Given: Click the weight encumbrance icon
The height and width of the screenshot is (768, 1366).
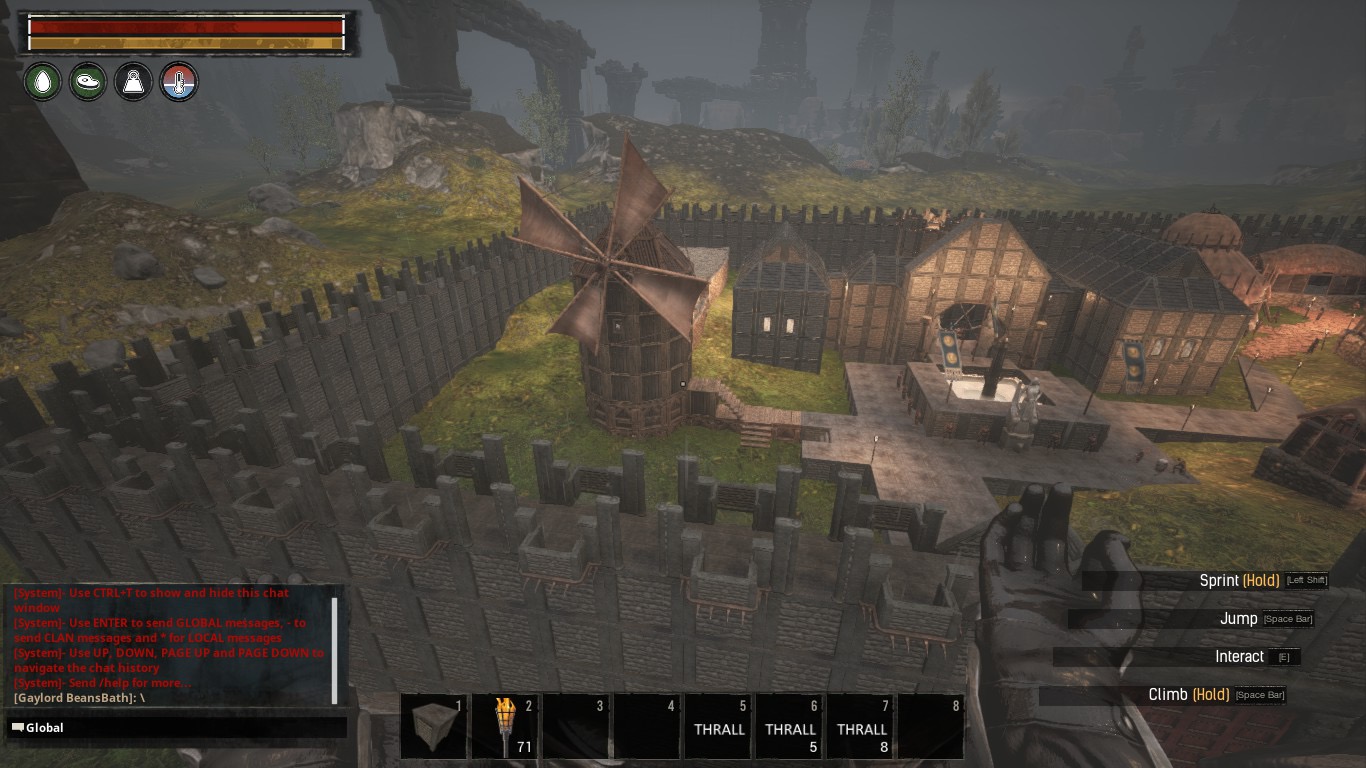Looking at the screenshot, I should [x=133, y=81].
